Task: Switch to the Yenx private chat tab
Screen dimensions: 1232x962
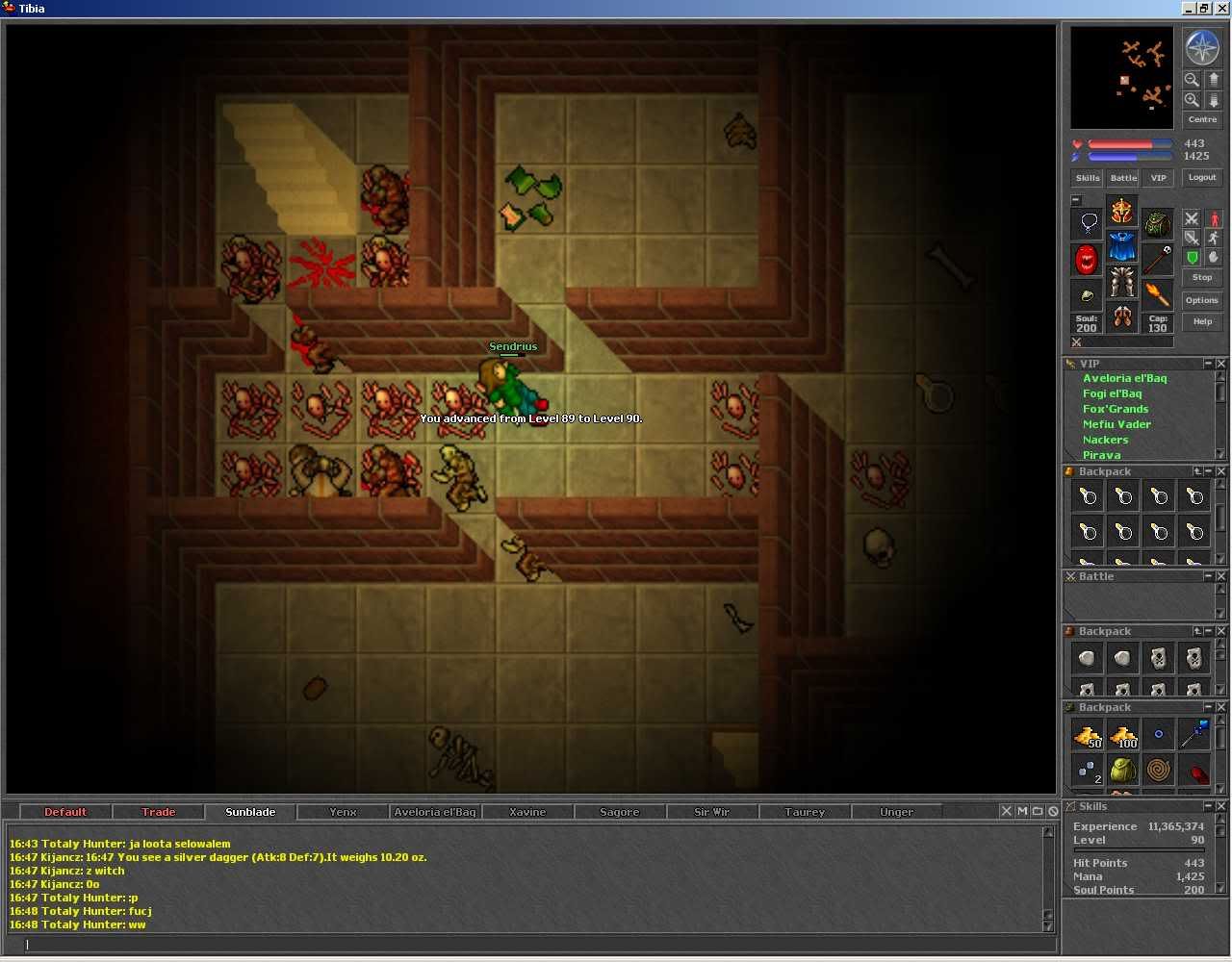Action: 343,812
